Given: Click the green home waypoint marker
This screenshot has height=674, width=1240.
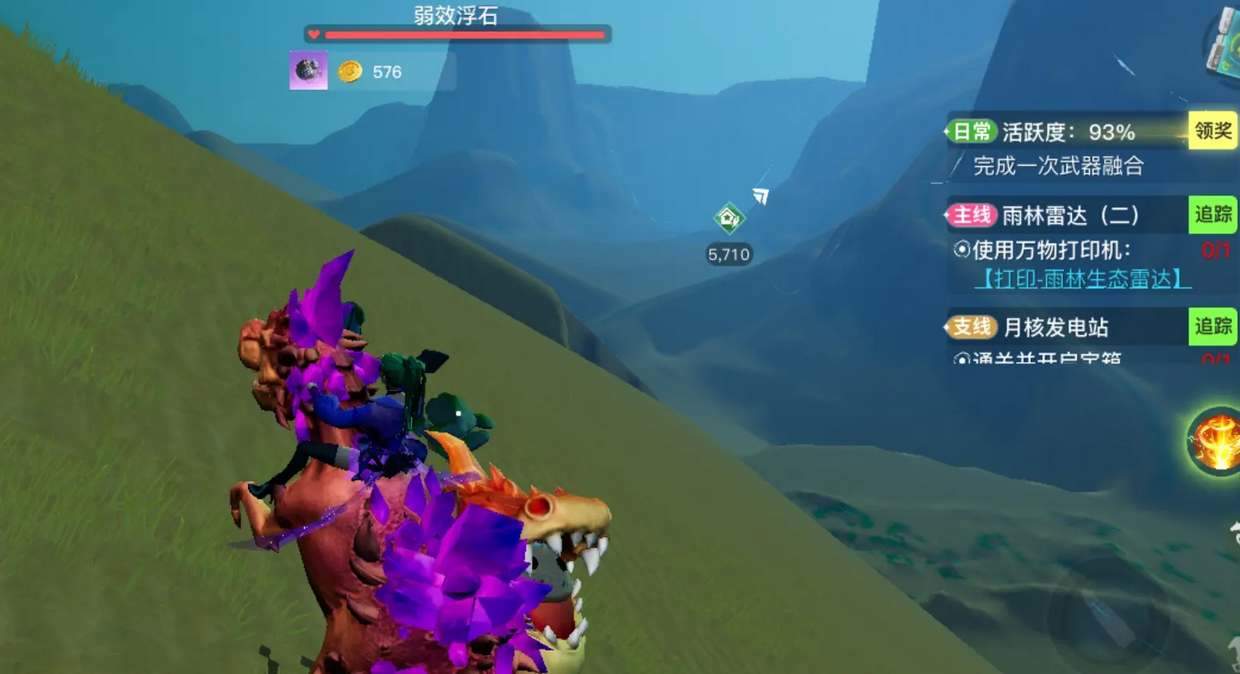Looking at the screenshot, I should (729, 218).
